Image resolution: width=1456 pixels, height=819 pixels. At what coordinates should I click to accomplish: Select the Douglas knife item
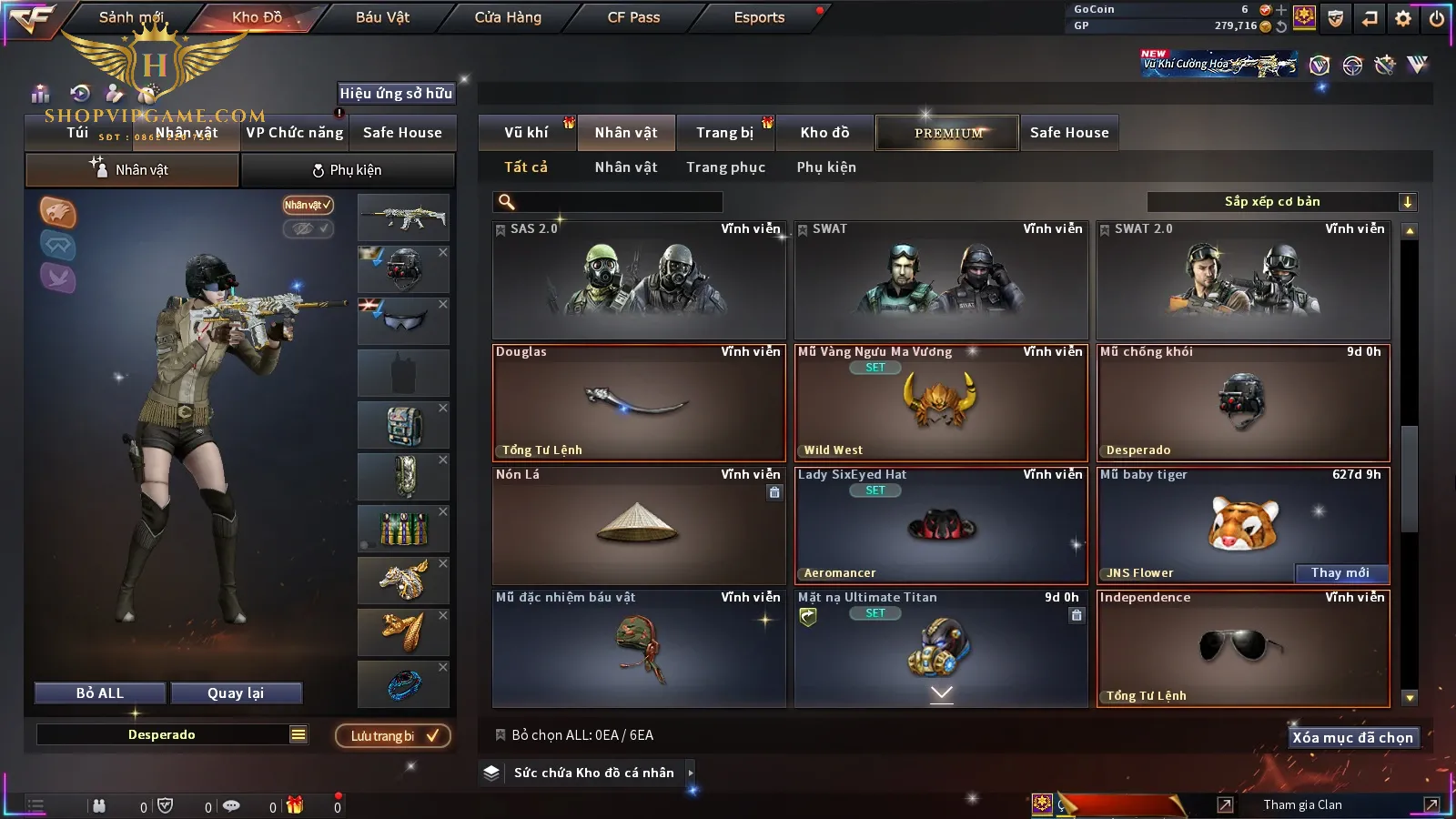639,402
